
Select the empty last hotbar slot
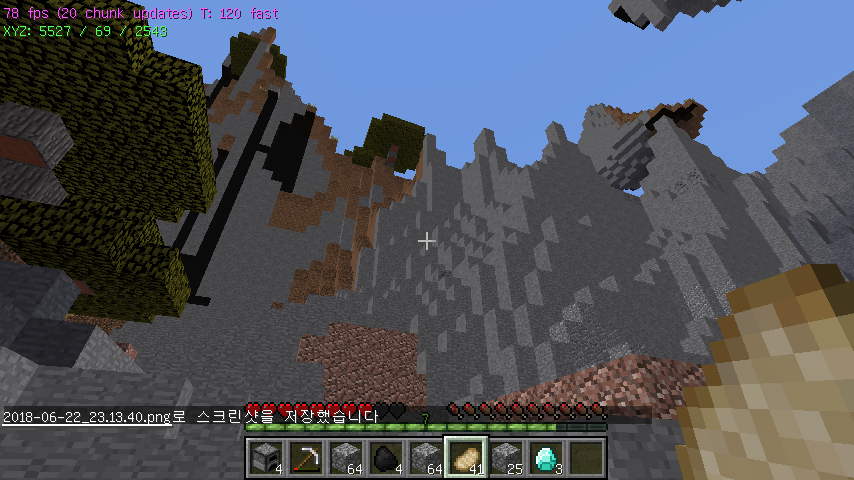585,456
